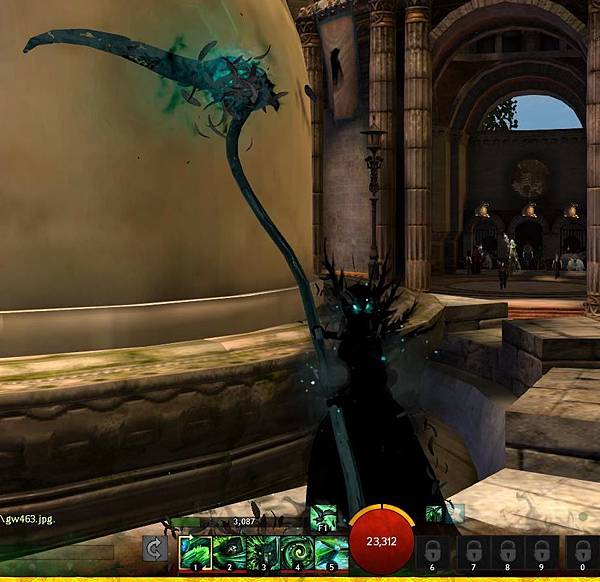Image resolution: width=600 pixels, height=582 pixels.
Task: Click the green boon icon above the locked slots
Action: coord(434,514)
